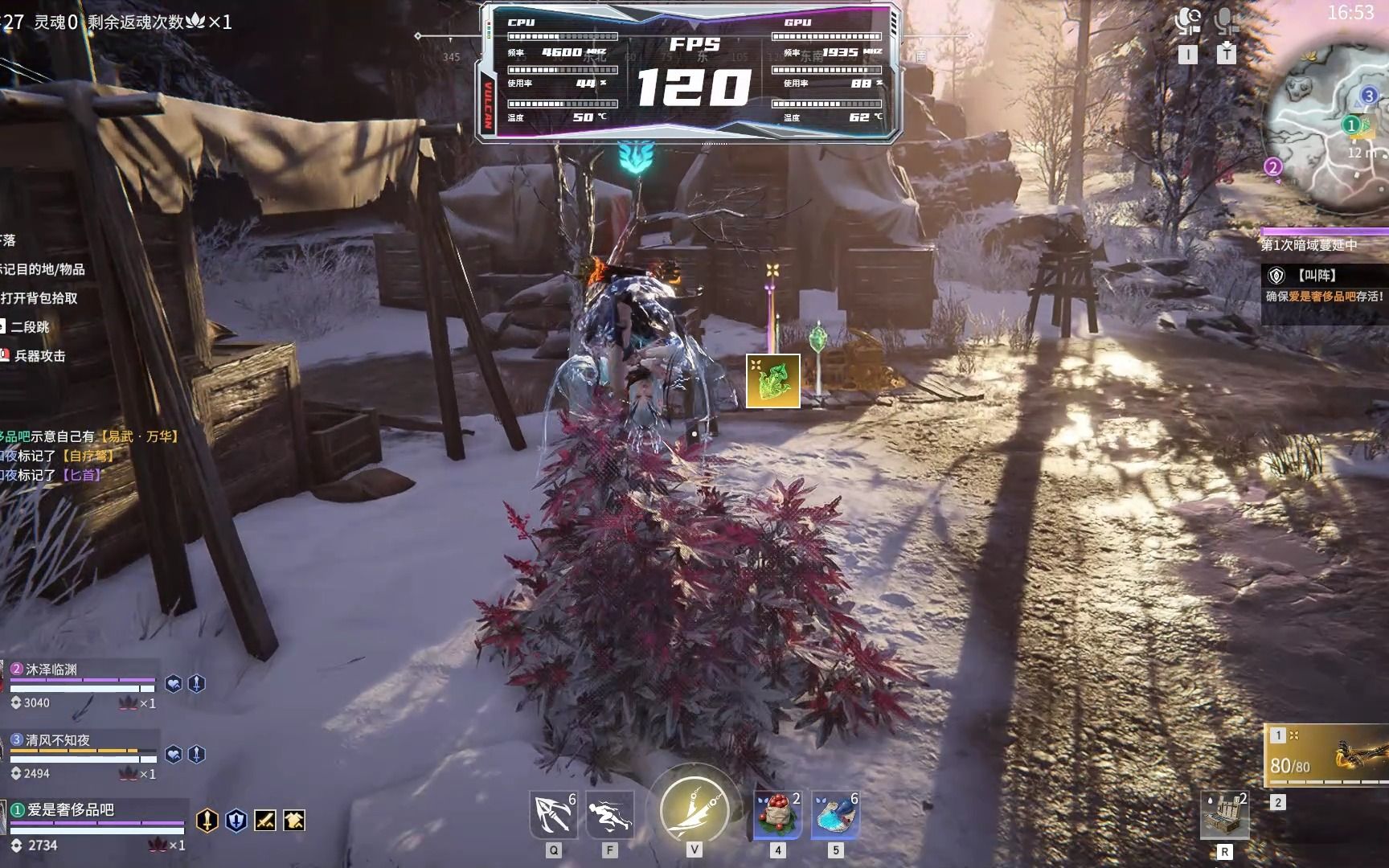
Task: Toggle the microphone icon
Action: click(x=1226, y=21)
